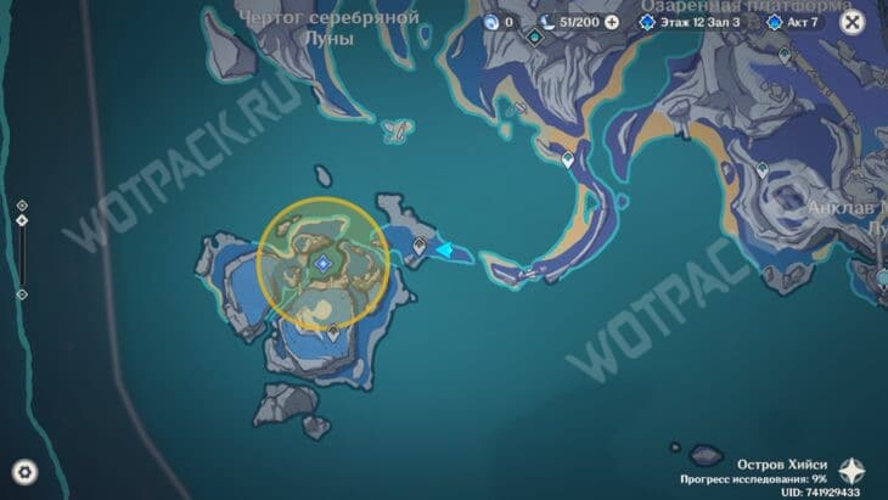
Task: Select the waypoint on the curved sandy peninsula
Action: tap(568, 159)
